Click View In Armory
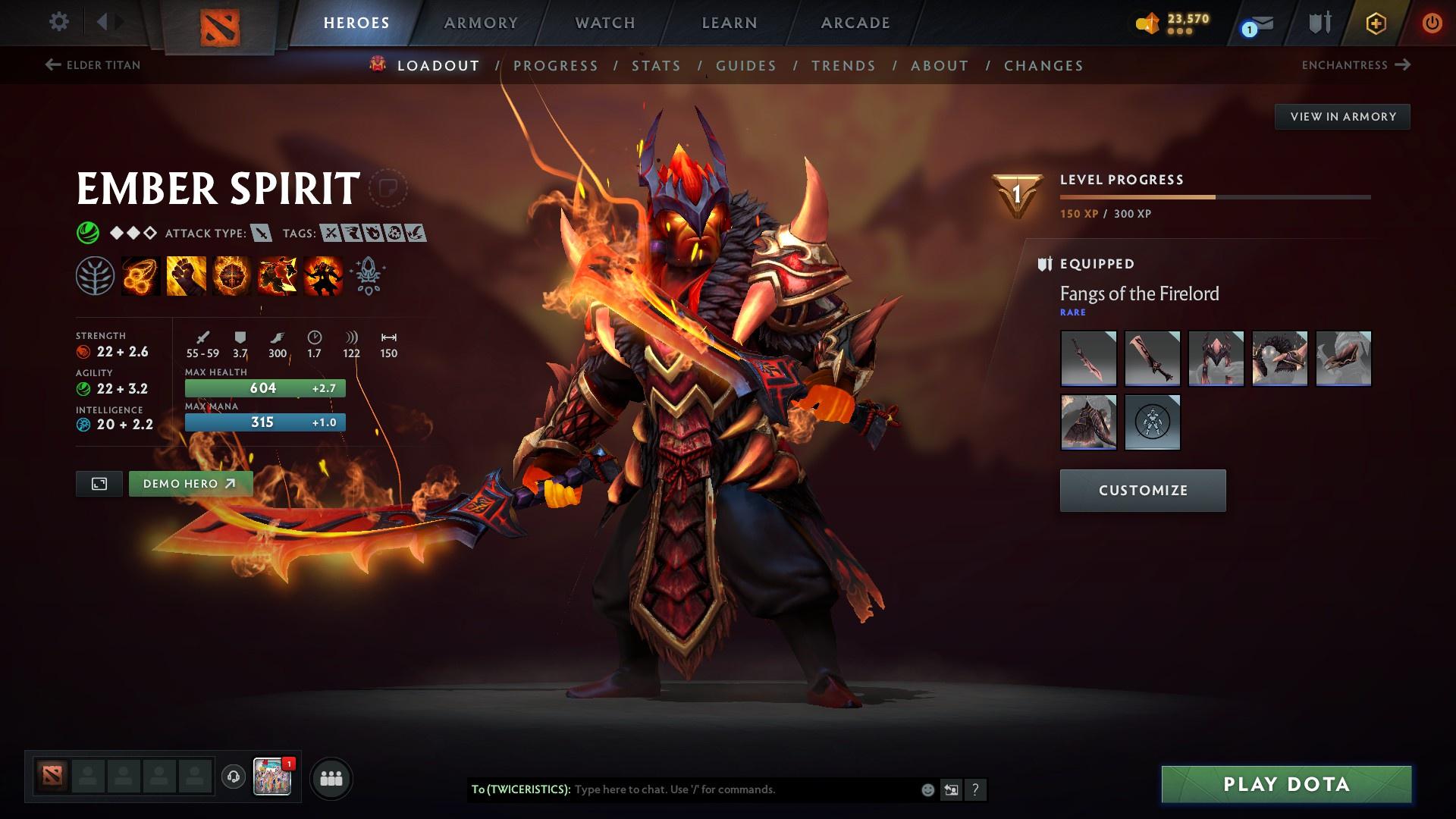The image size is (1456, 819). tap(1342, 116)
